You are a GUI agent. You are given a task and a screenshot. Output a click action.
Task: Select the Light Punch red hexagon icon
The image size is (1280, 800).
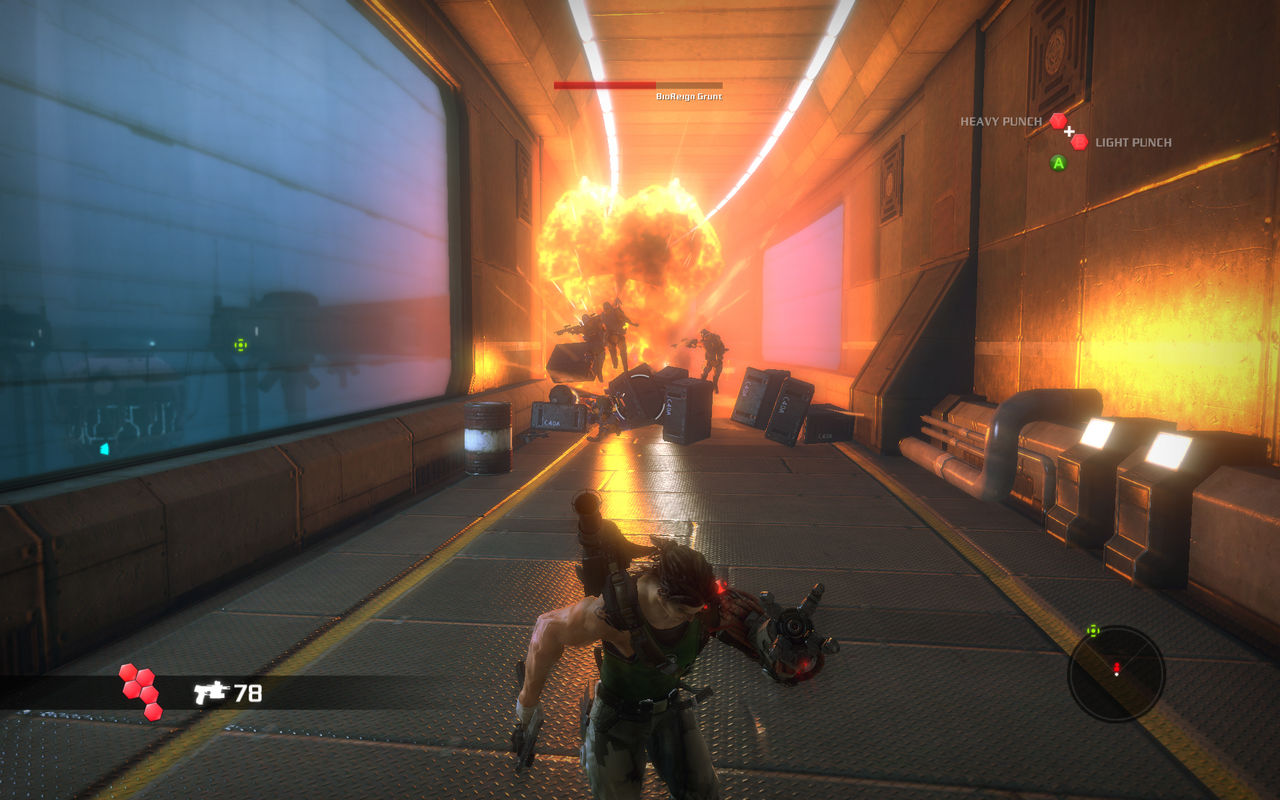pyautogui.click(x=1079, y=143)
